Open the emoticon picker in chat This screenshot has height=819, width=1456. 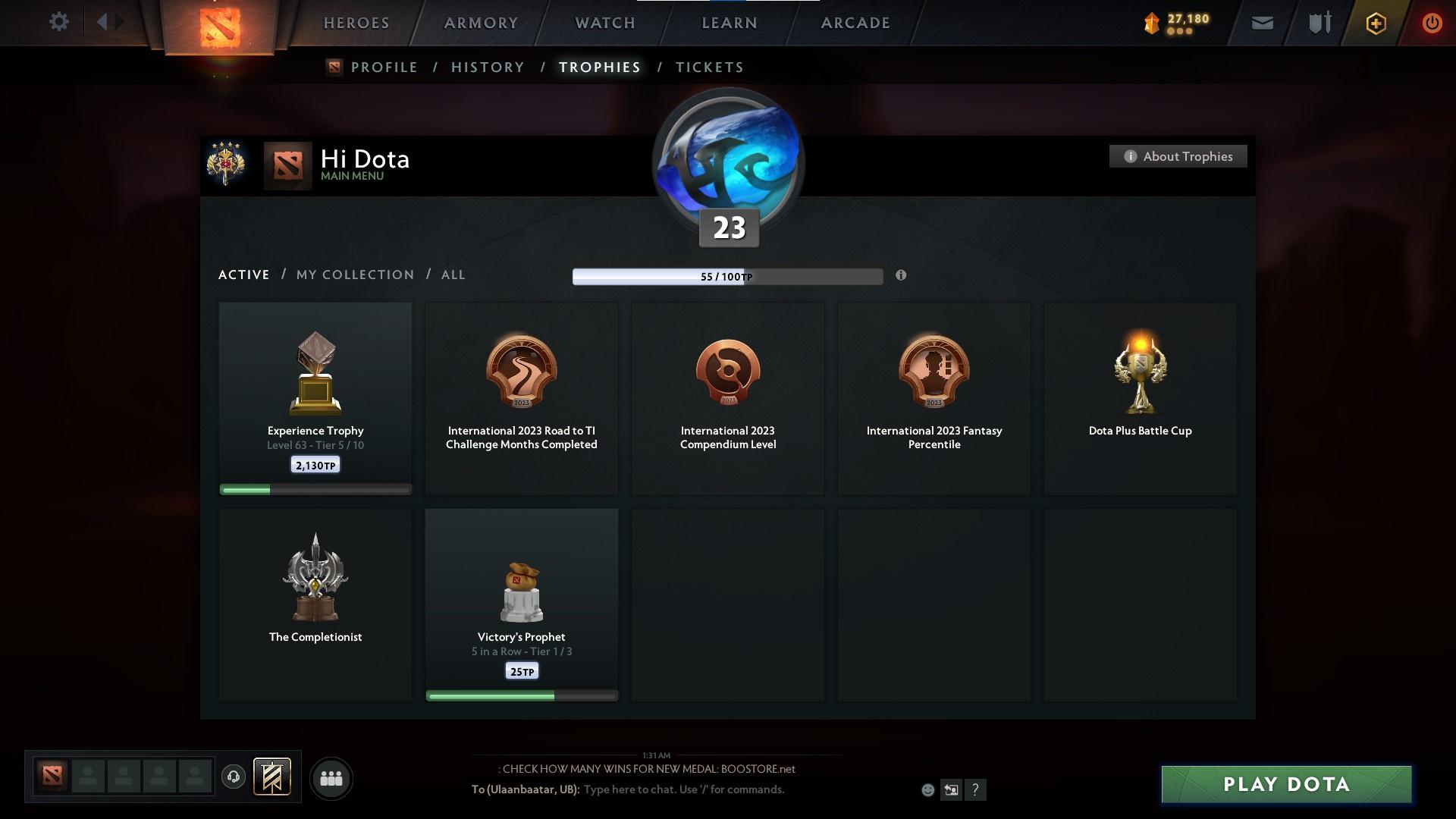(927, 789)
